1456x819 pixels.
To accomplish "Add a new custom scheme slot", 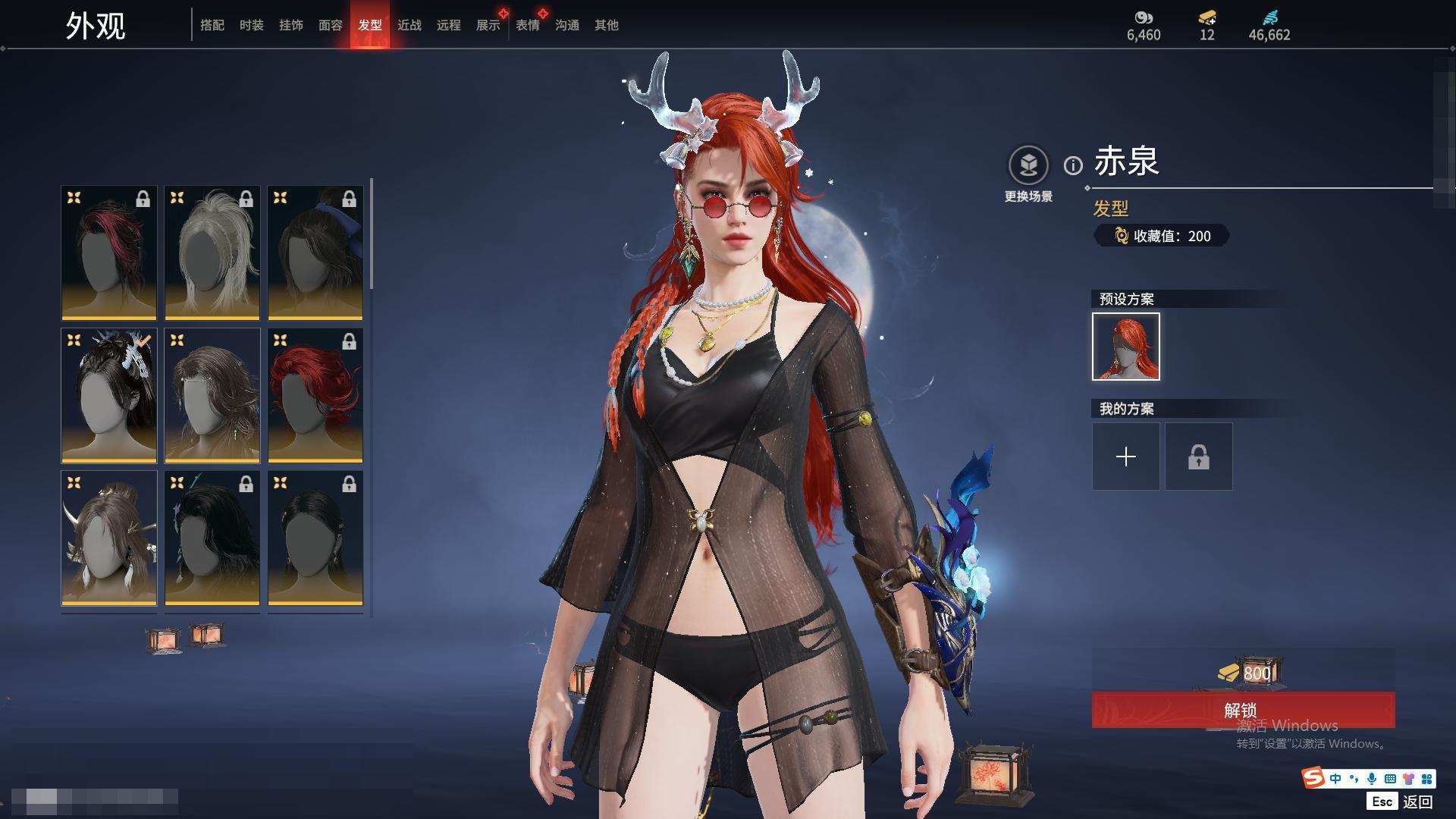I will (1126, 457).
